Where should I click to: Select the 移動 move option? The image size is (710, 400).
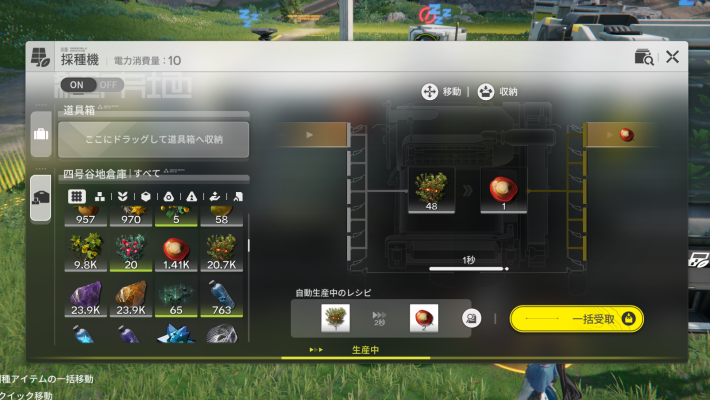coord(442,91)
